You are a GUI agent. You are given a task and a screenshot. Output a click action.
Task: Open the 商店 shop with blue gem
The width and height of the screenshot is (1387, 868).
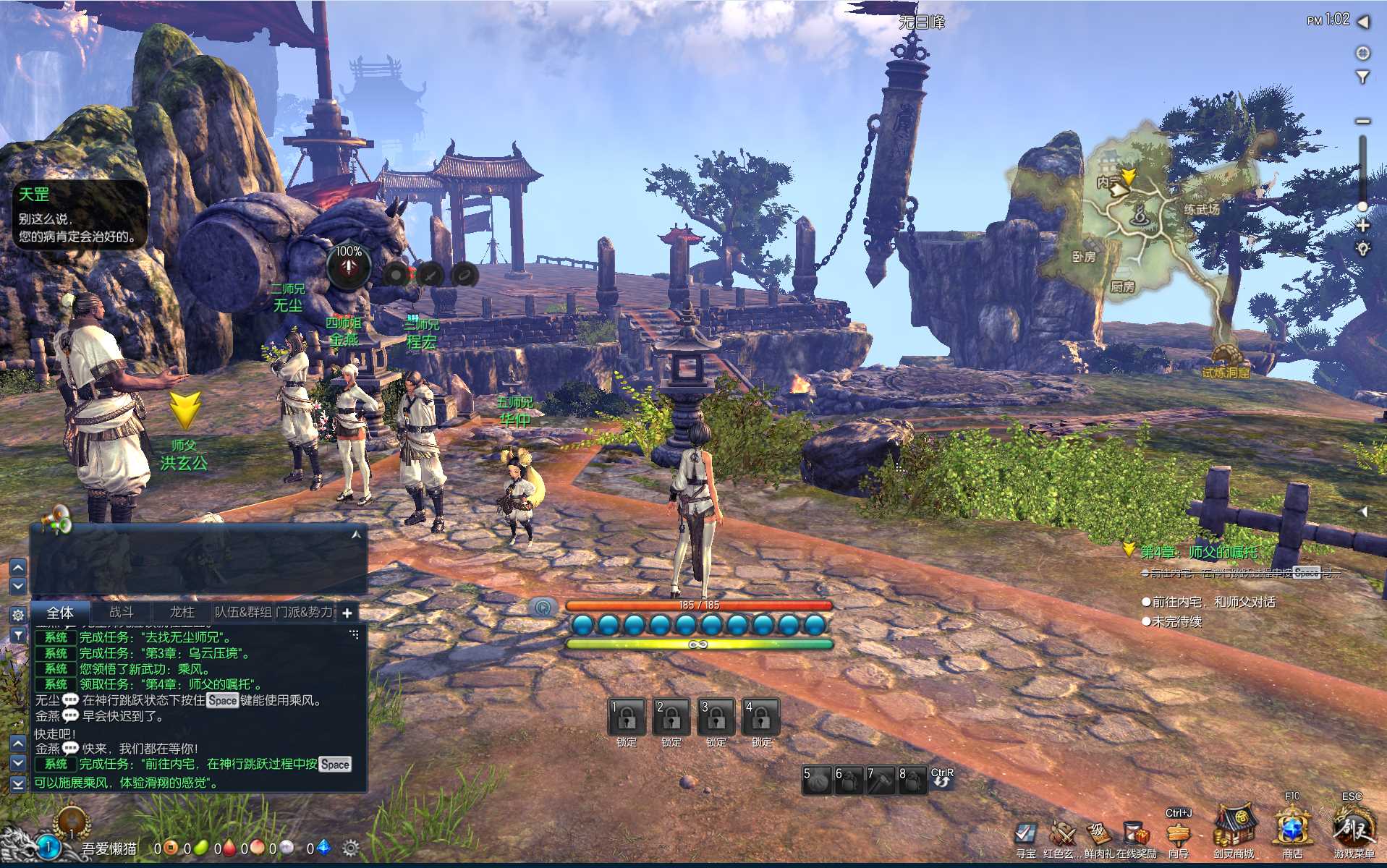pos(1292,829)
